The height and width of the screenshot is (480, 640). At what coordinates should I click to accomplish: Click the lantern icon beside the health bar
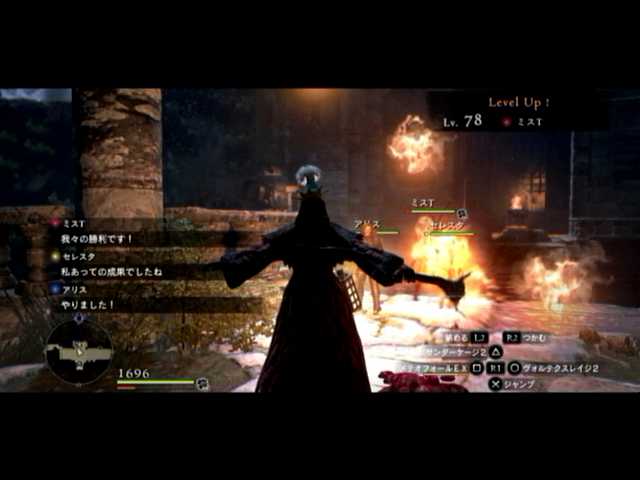click(203, 382)
